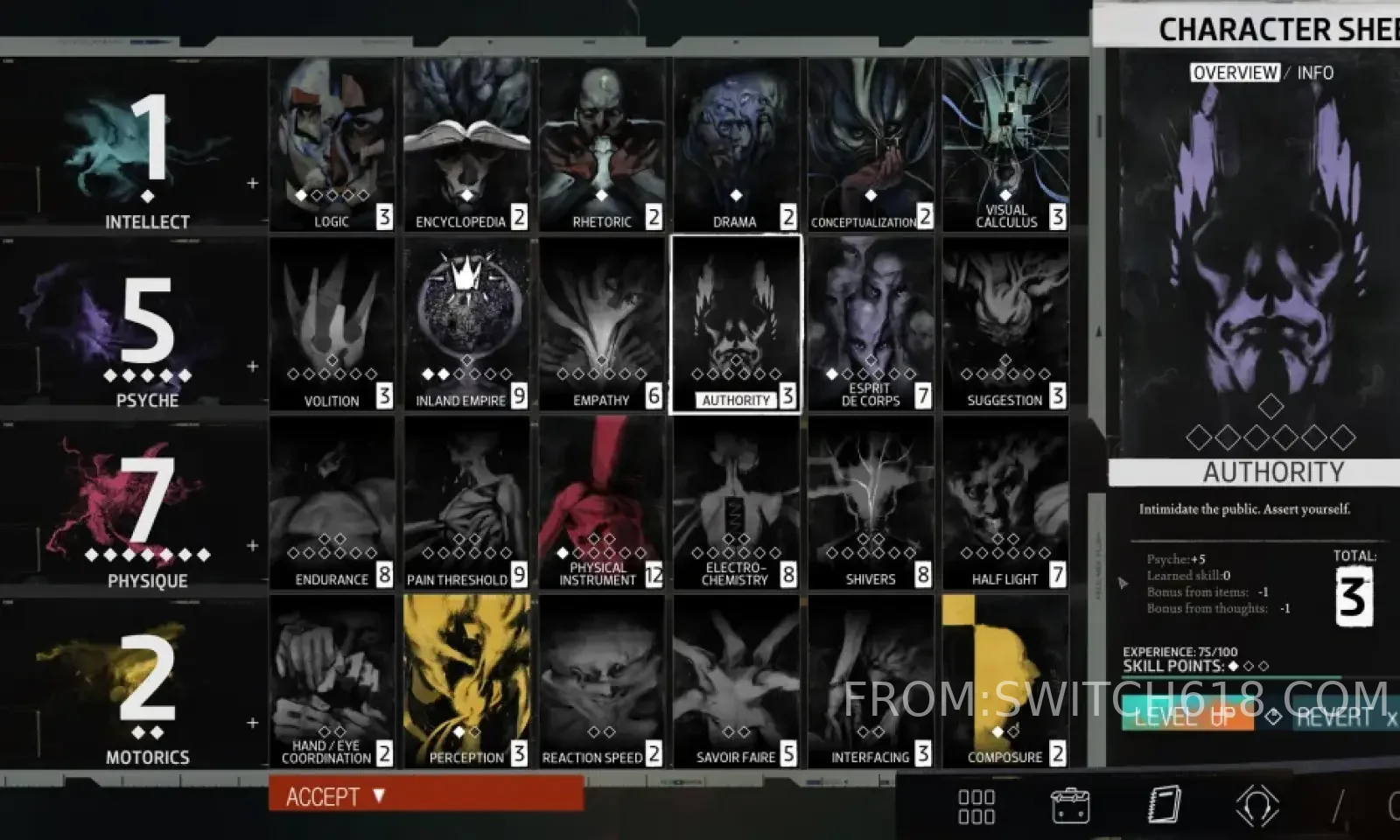Select the Visual Calculus skill card

click(1005, 144)
